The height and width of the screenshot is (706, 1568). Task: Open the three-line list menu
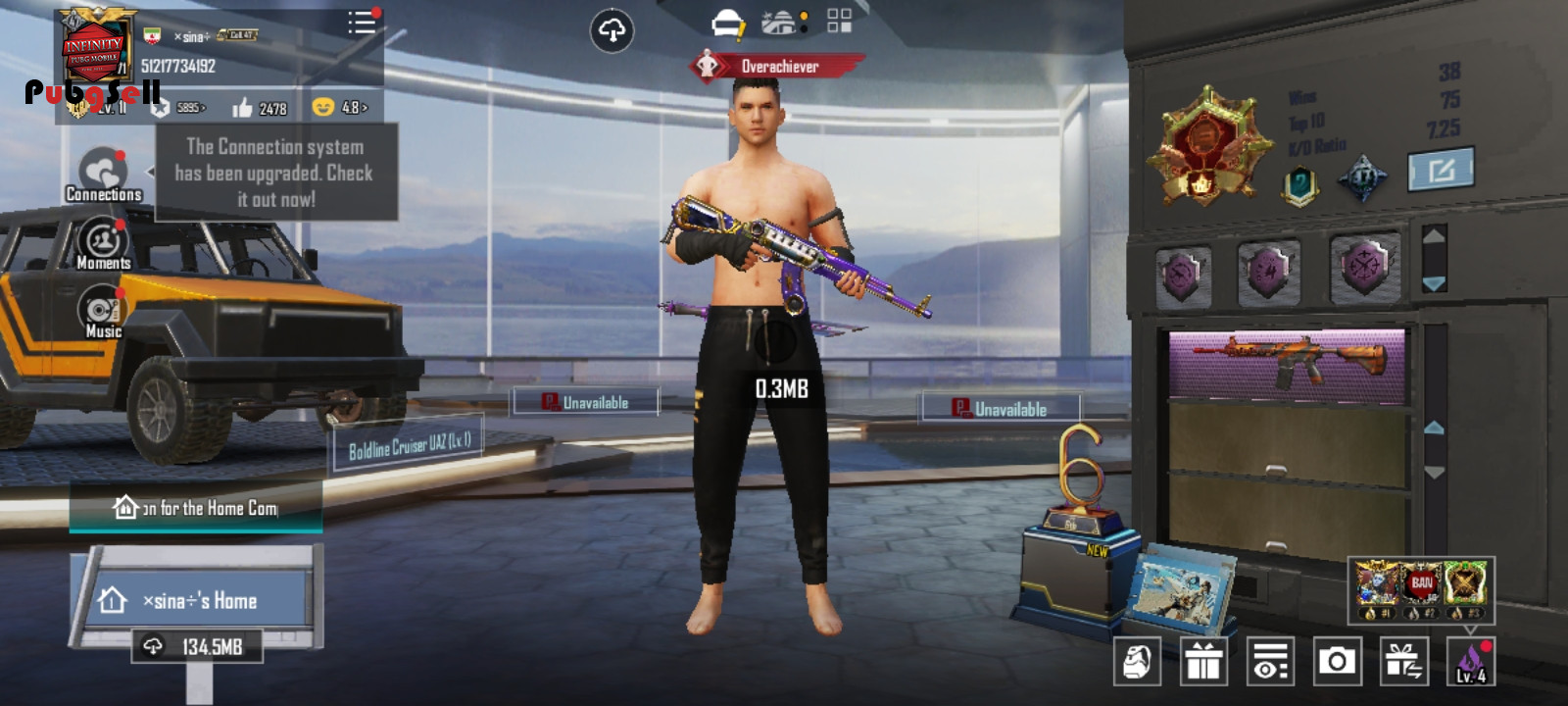point(362,23)
